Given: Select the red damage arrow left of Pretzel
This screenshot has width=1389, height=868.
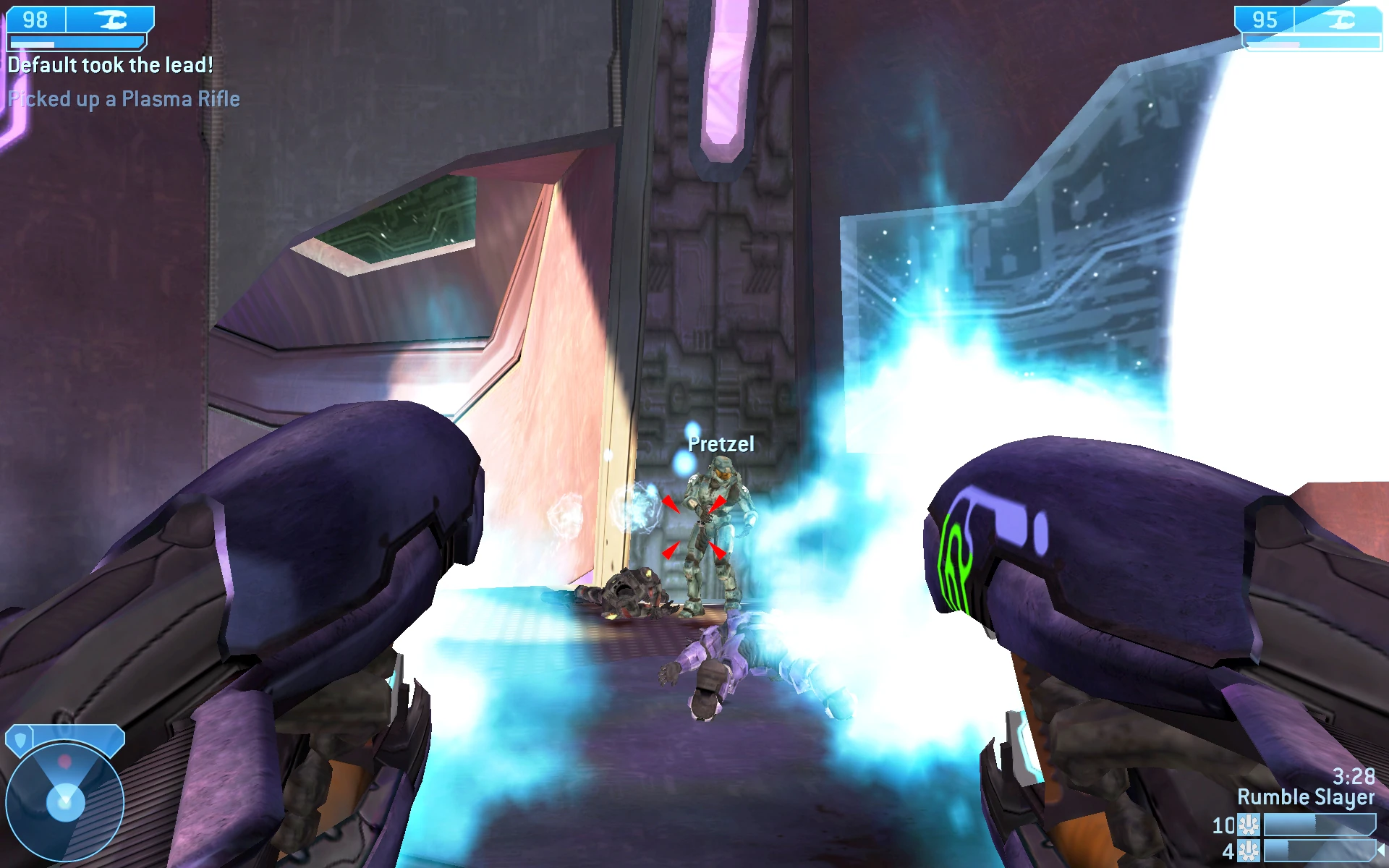Looking at the screenshot, I should (x=671, y=504).
